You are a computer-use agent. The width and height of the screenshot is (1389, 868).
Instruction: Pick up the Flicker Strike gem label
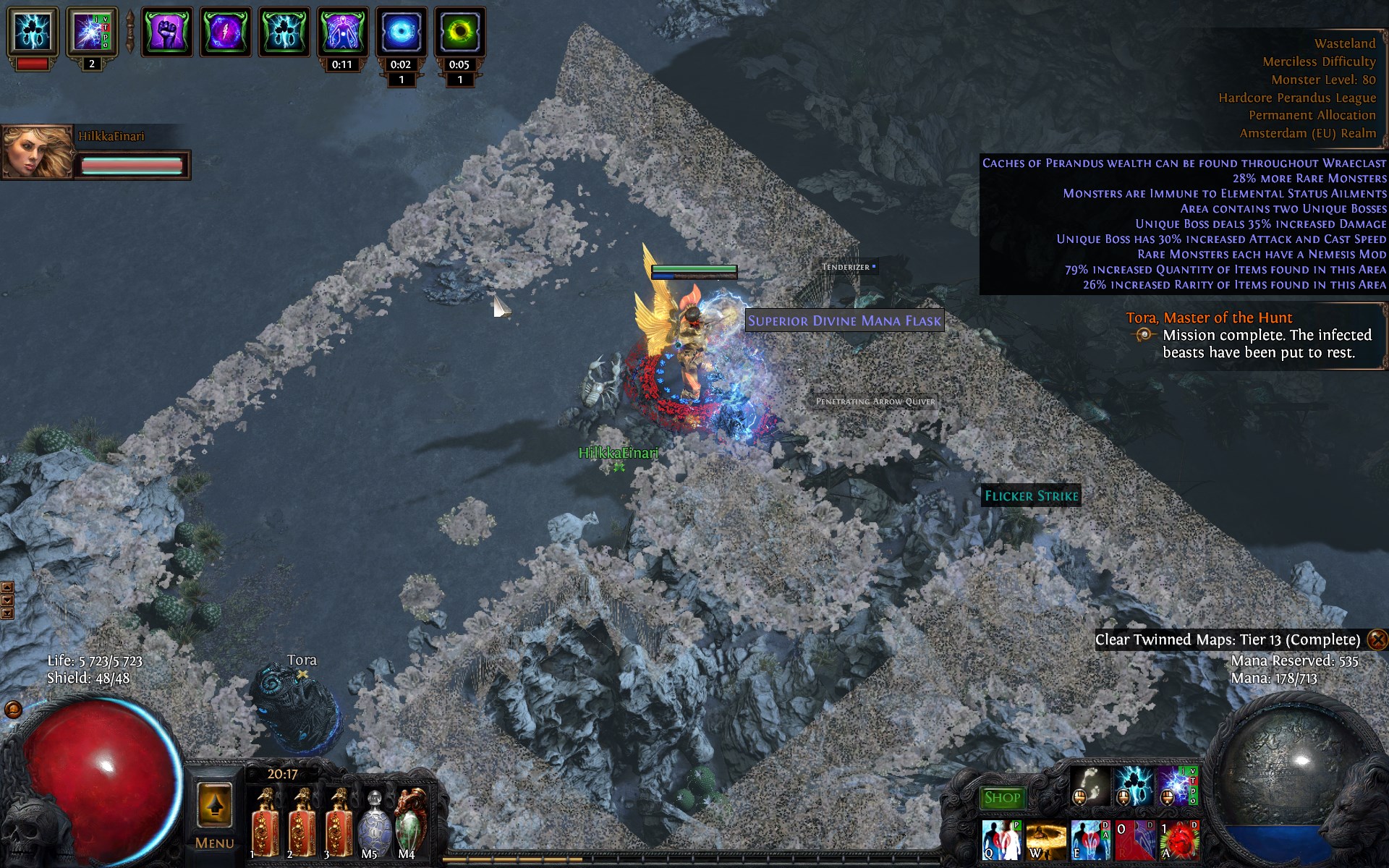[x=1031, y=495]
